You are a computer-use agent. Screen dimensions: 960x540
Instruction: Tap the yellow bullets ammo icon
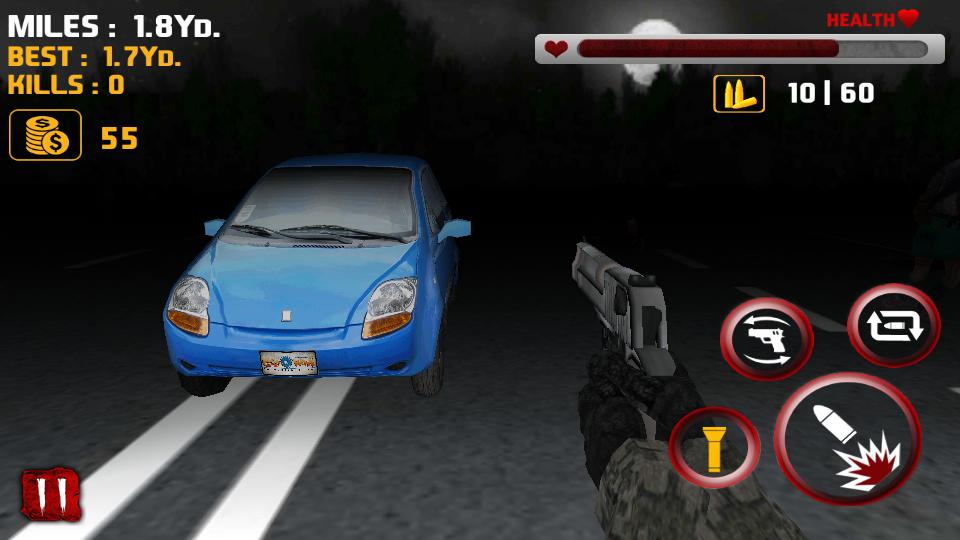tap(738, 94)
